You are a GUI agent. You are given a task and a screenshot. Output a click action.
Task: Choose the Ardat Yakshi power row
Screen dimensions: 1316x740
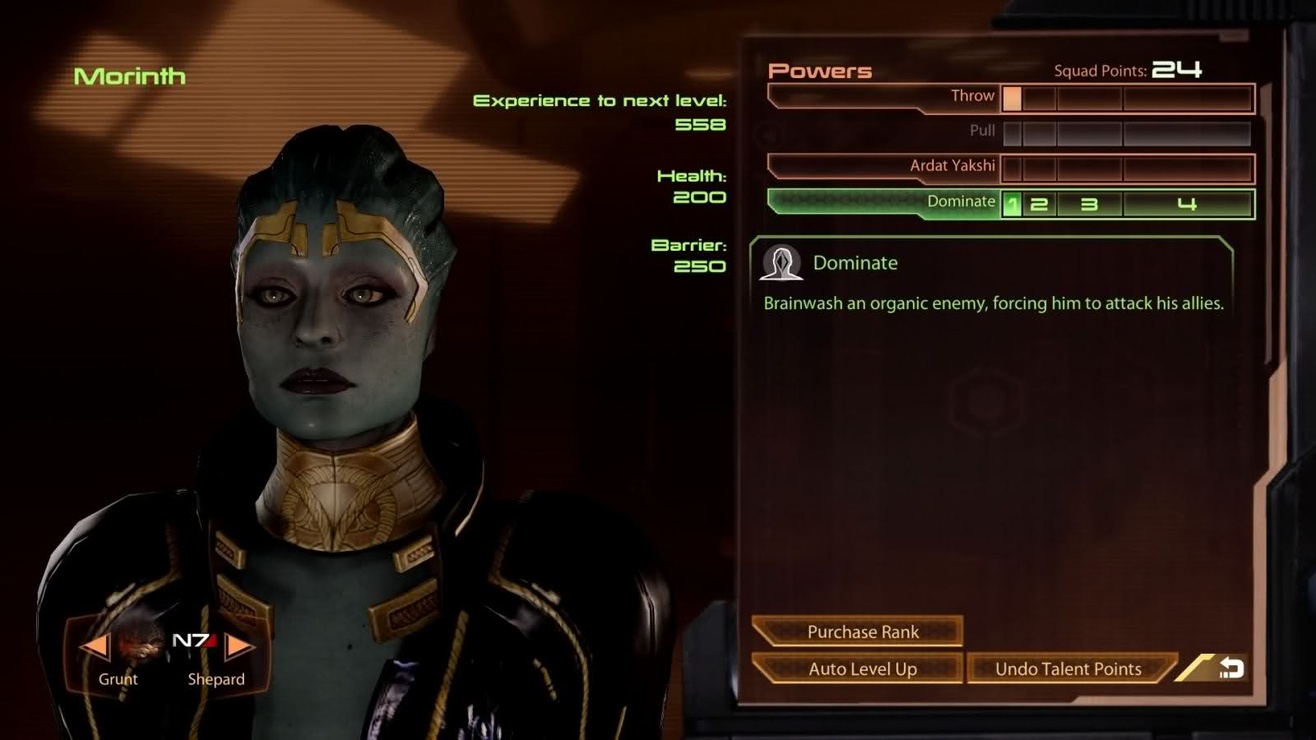tap(884, 167)
